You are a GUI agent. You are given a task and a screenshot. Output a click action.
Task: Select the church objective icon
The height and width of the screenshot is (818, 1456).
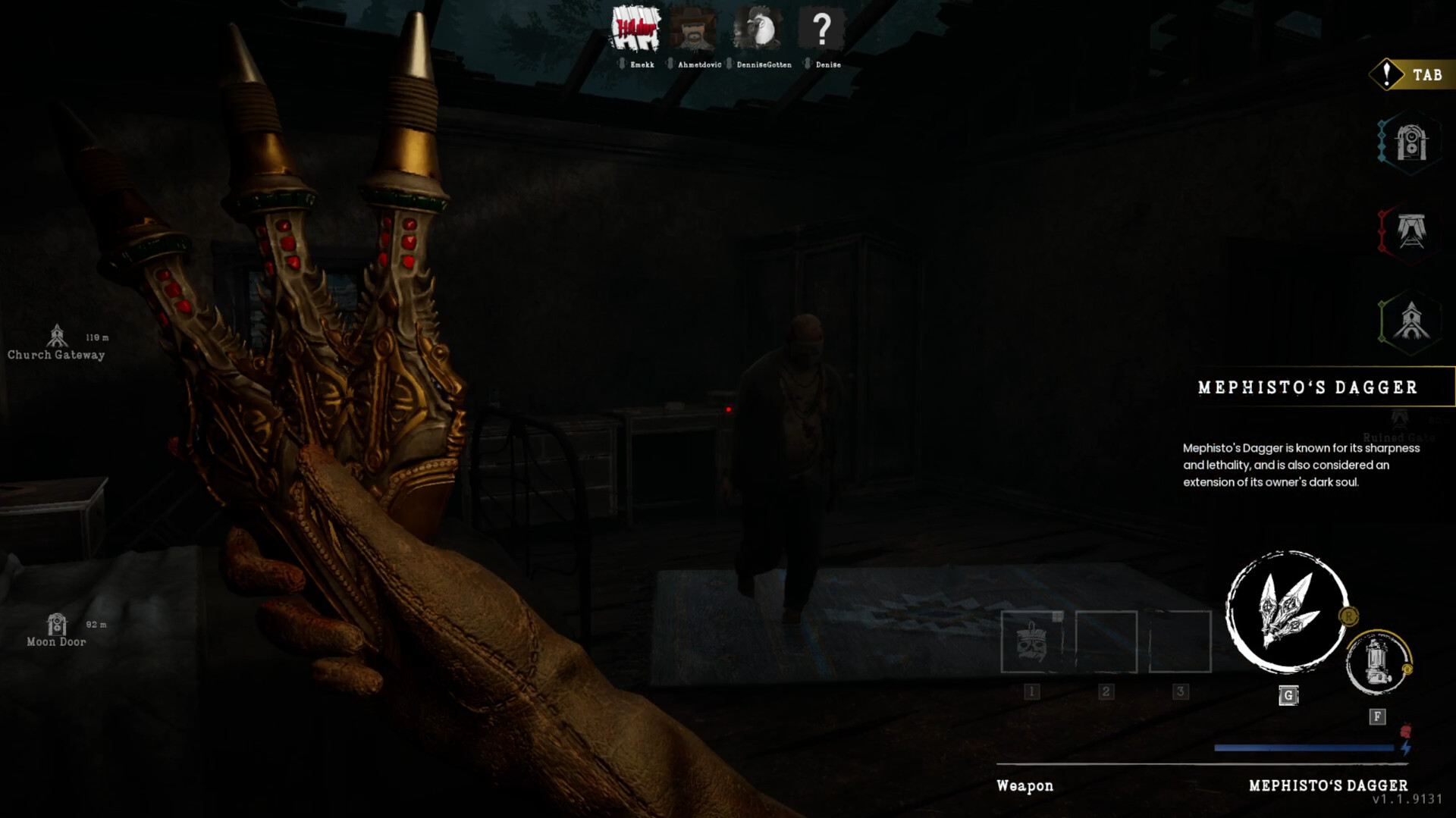[1410, 321]
